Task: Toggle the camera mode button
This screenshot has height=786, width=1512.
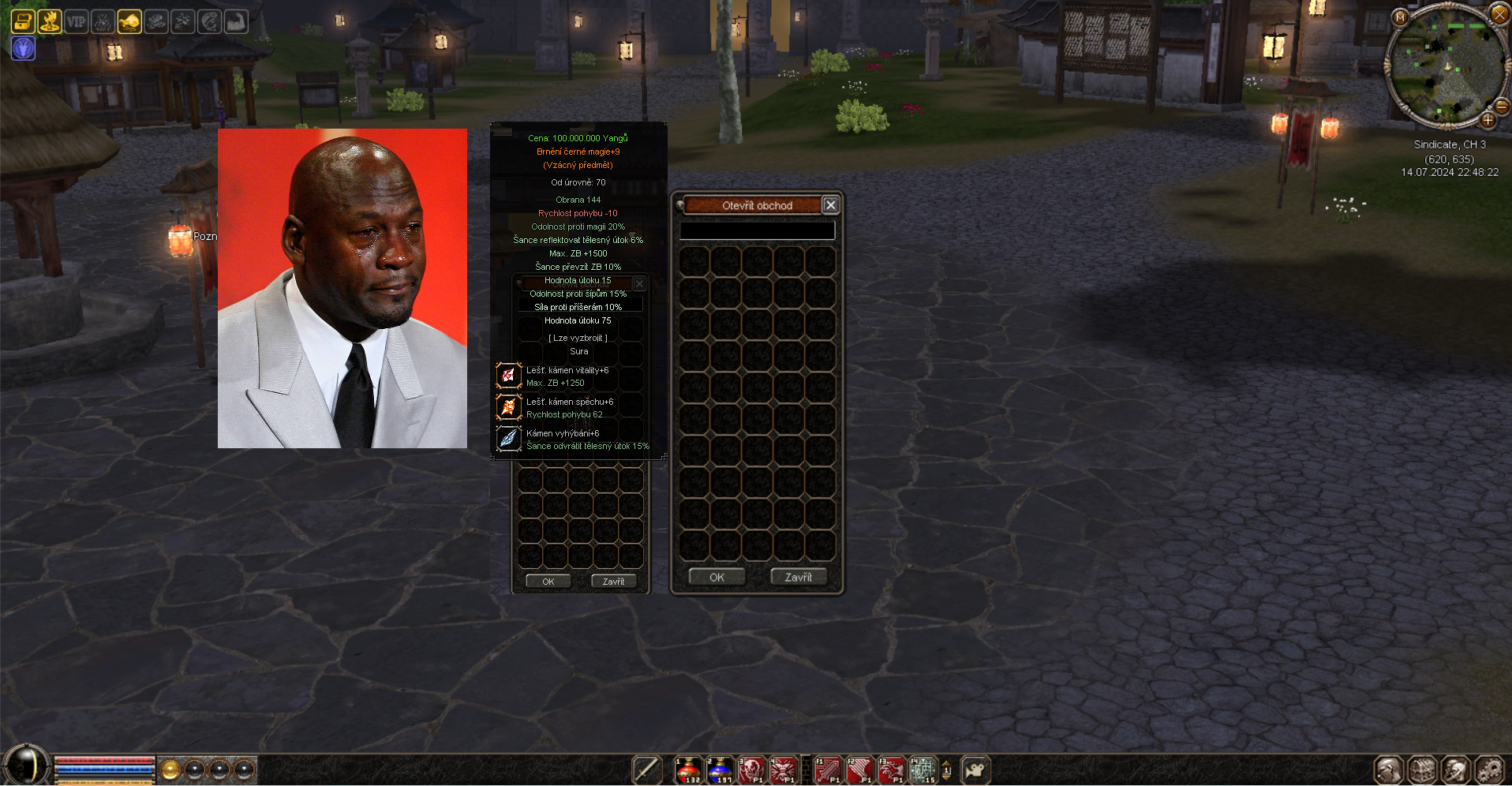Action: [x=975, y=769]
